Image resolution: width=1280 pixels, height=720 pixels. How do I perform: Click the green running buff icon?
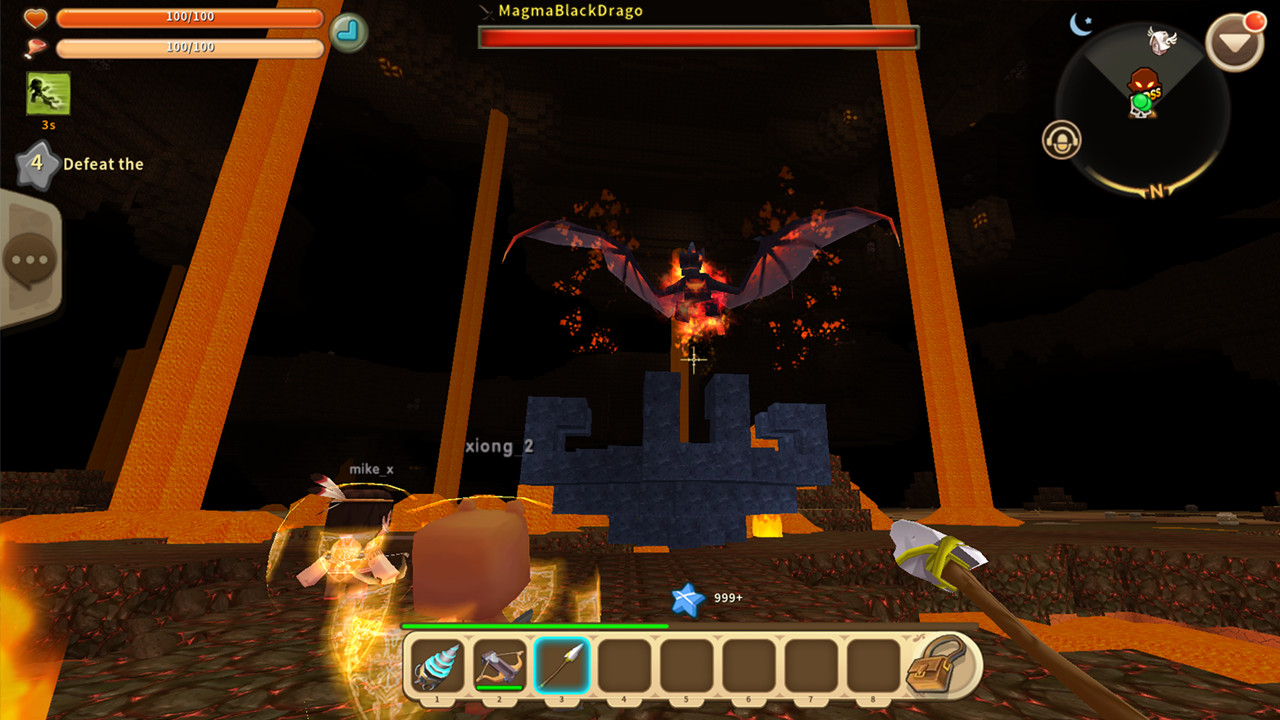click(x=48, y=94)
